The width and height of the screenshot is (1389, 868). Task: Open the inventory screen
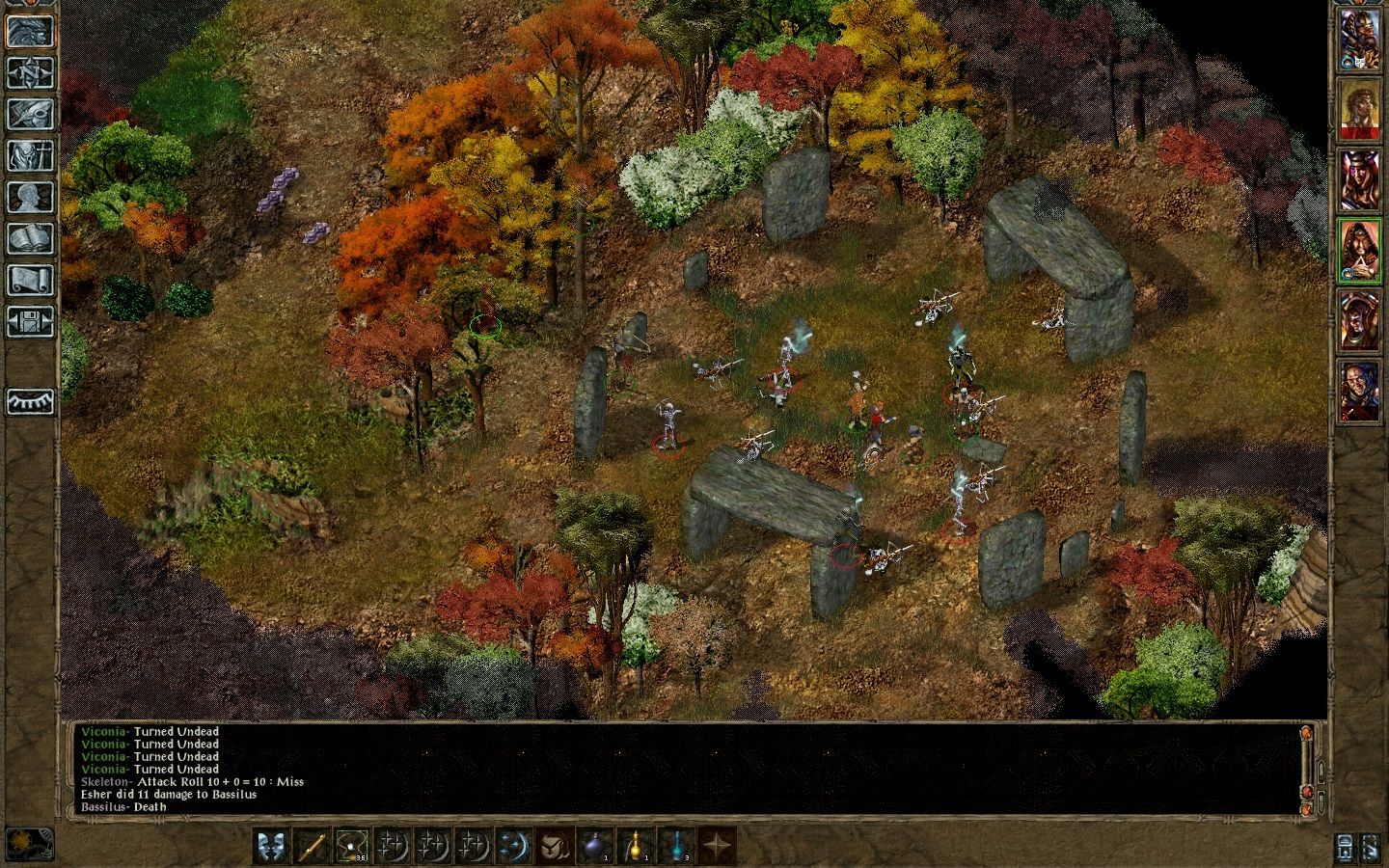(31, 155)
